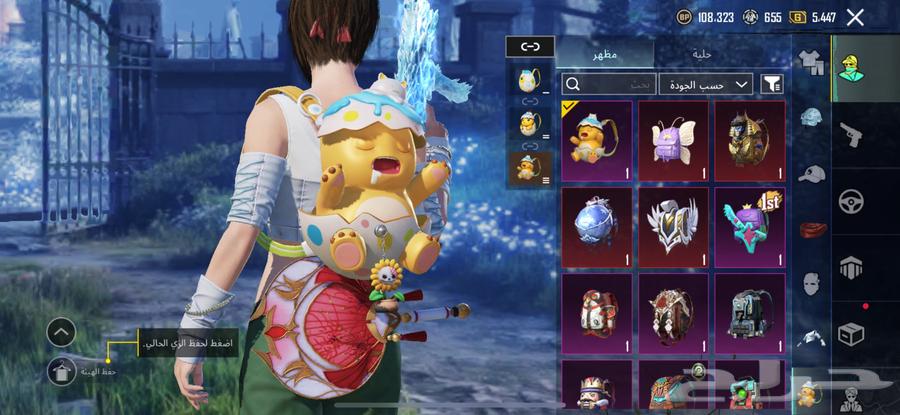The width and height of the screenshot is (900, 415).
Task: Select the grey military tactical backpack
Action: (x=750, y=313)
